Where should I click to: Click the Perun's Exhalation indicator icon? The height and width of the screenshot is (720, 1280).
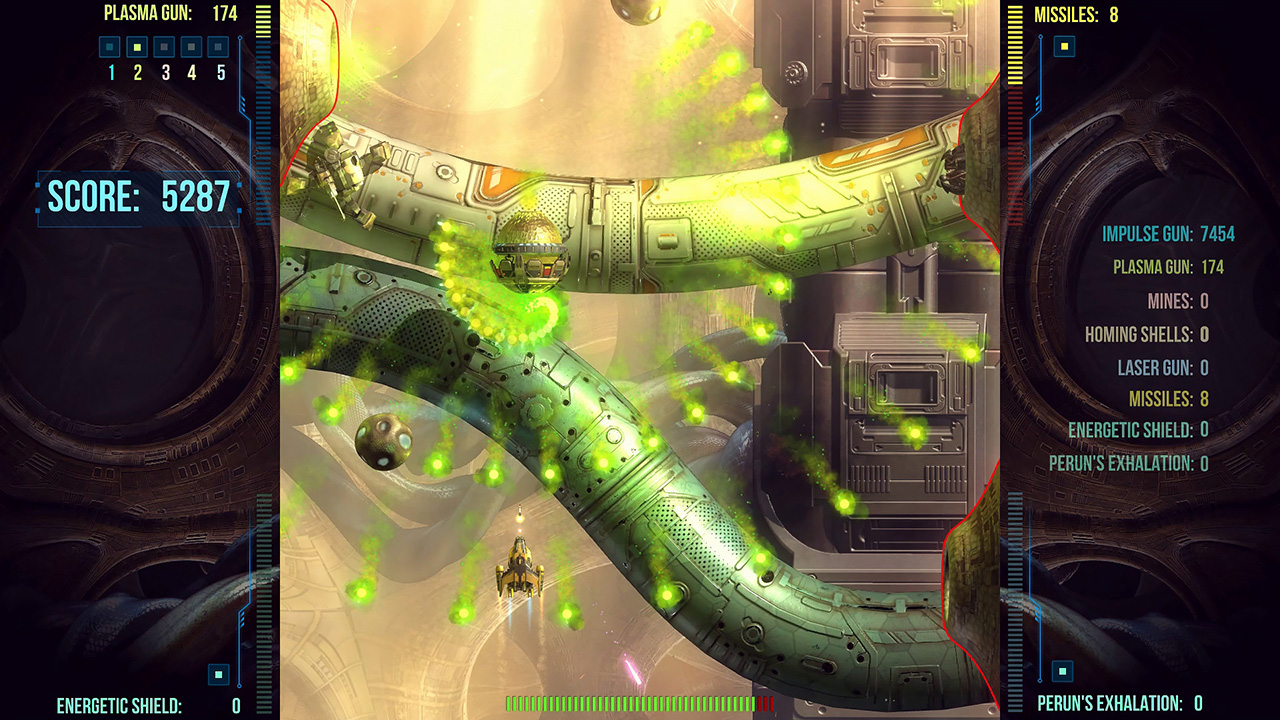pos(1062,673)
